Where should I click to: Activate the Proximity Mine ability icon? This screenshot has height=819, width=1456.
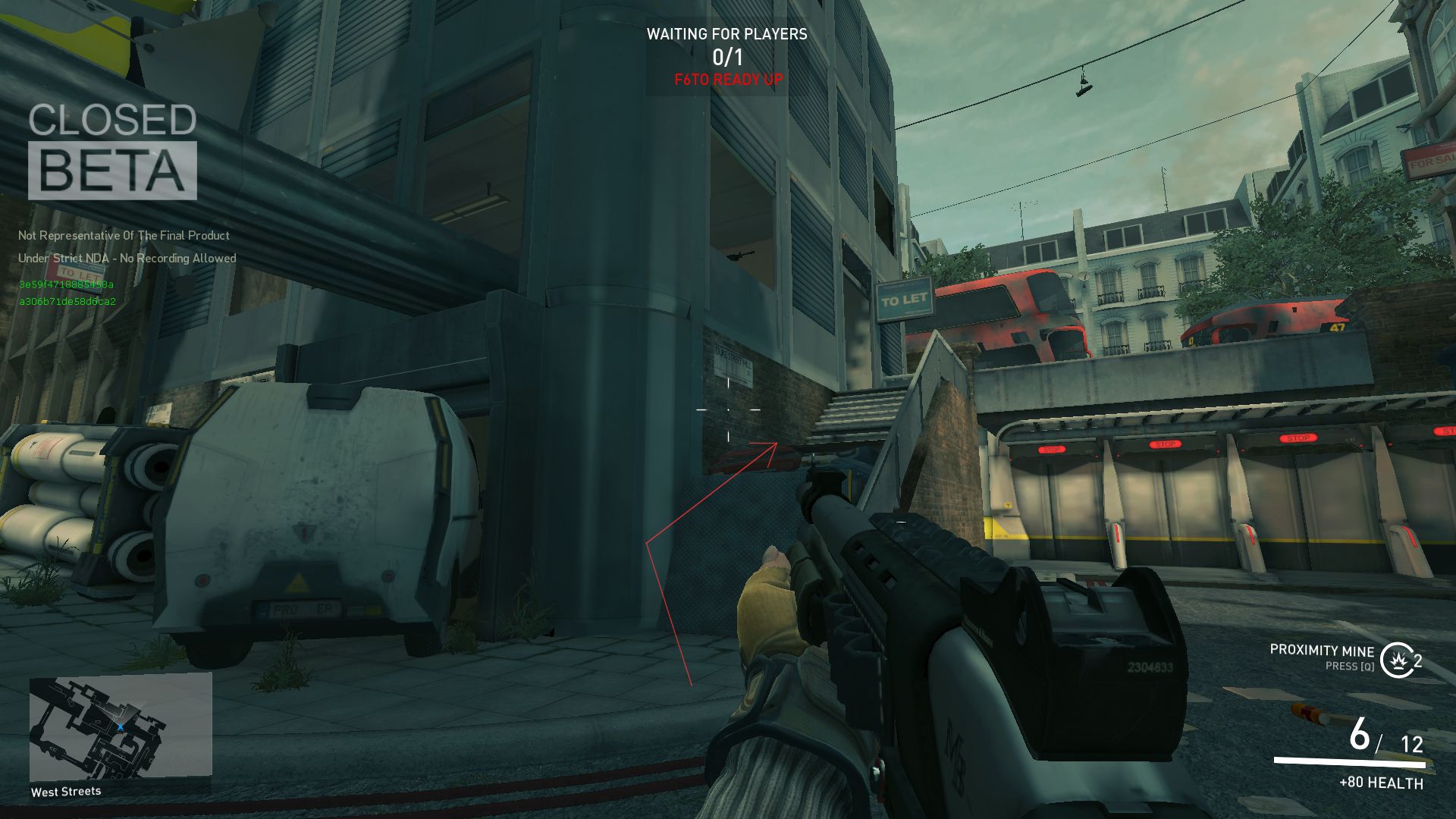click(1395, 660)
